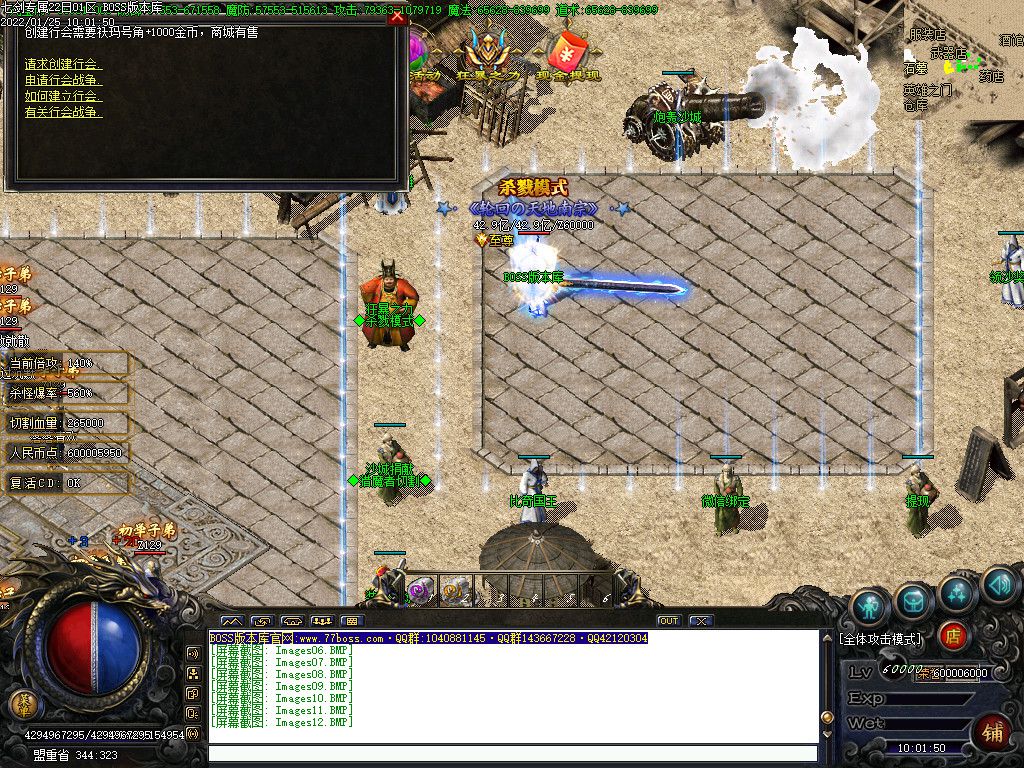Choose the 请求创建行会 dialogue option
Image resolution: width=1024 pixels, height=768 pixels.
63,64
